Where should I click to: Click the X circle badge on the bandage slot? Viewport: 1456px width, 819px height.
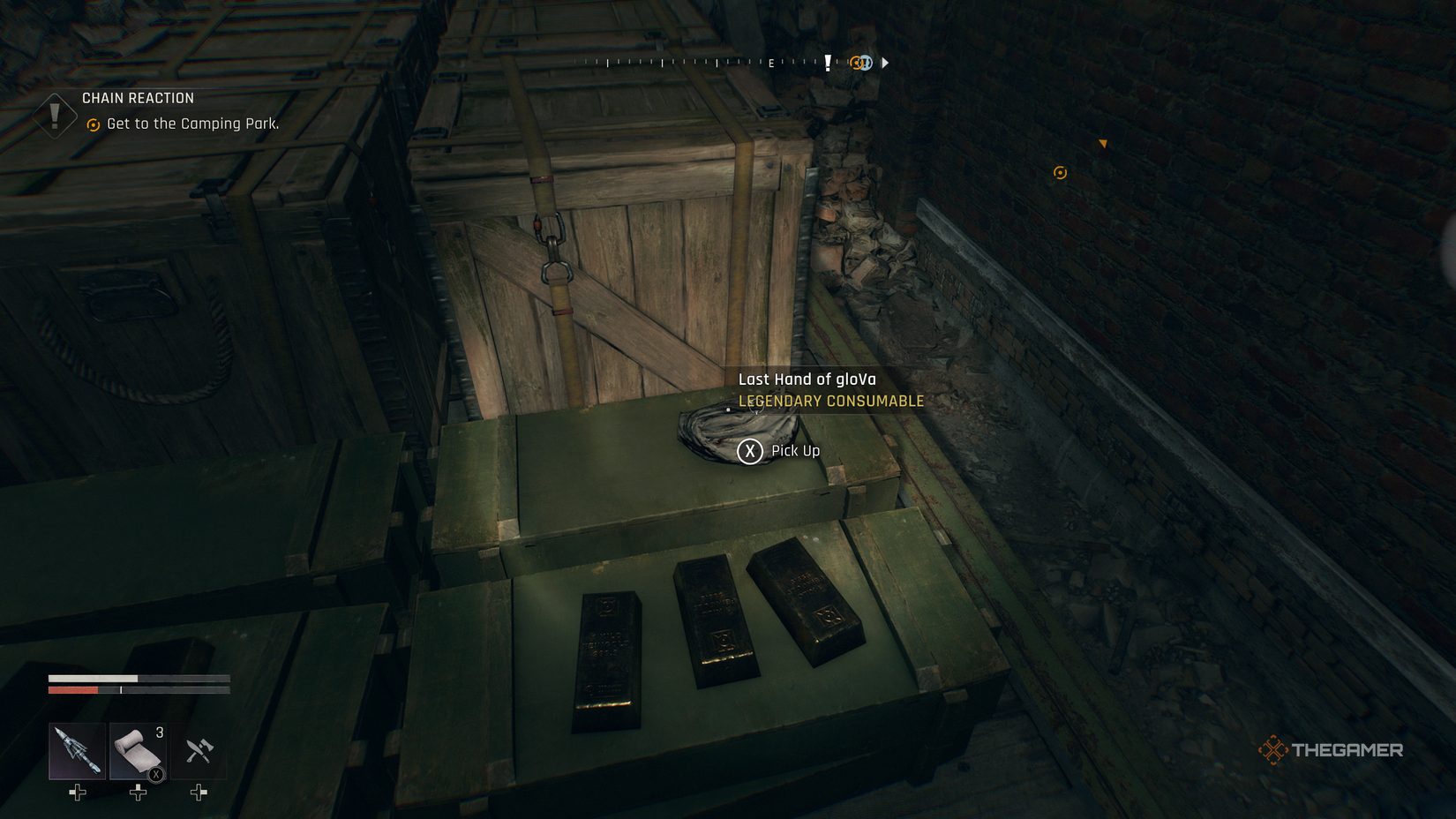tap(155, 773)
